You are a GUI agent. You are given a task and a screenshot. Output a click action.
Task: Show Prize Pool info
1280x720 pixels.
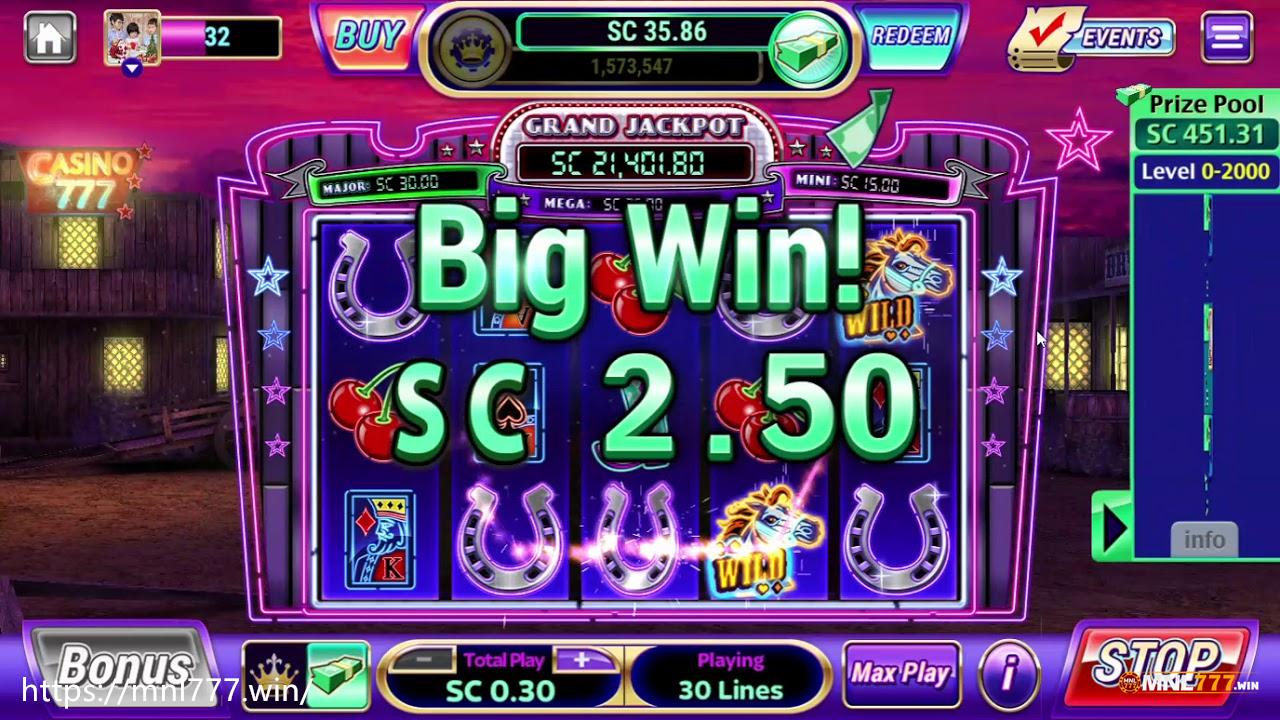1204,540
